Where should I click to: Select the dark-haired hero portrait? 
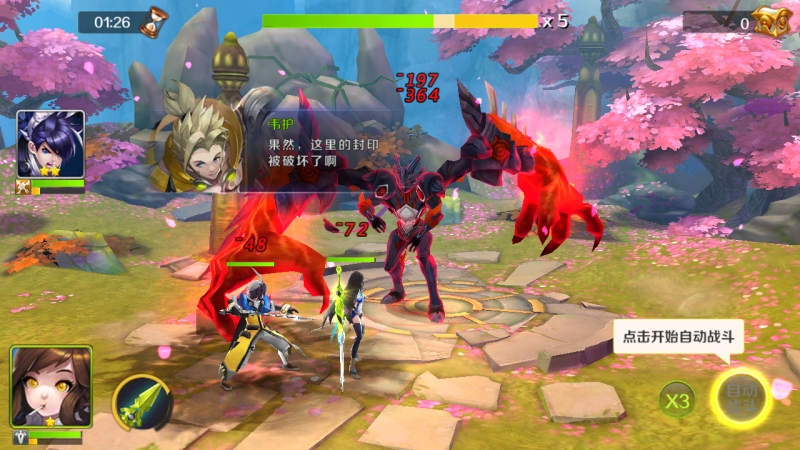(50, 143)
